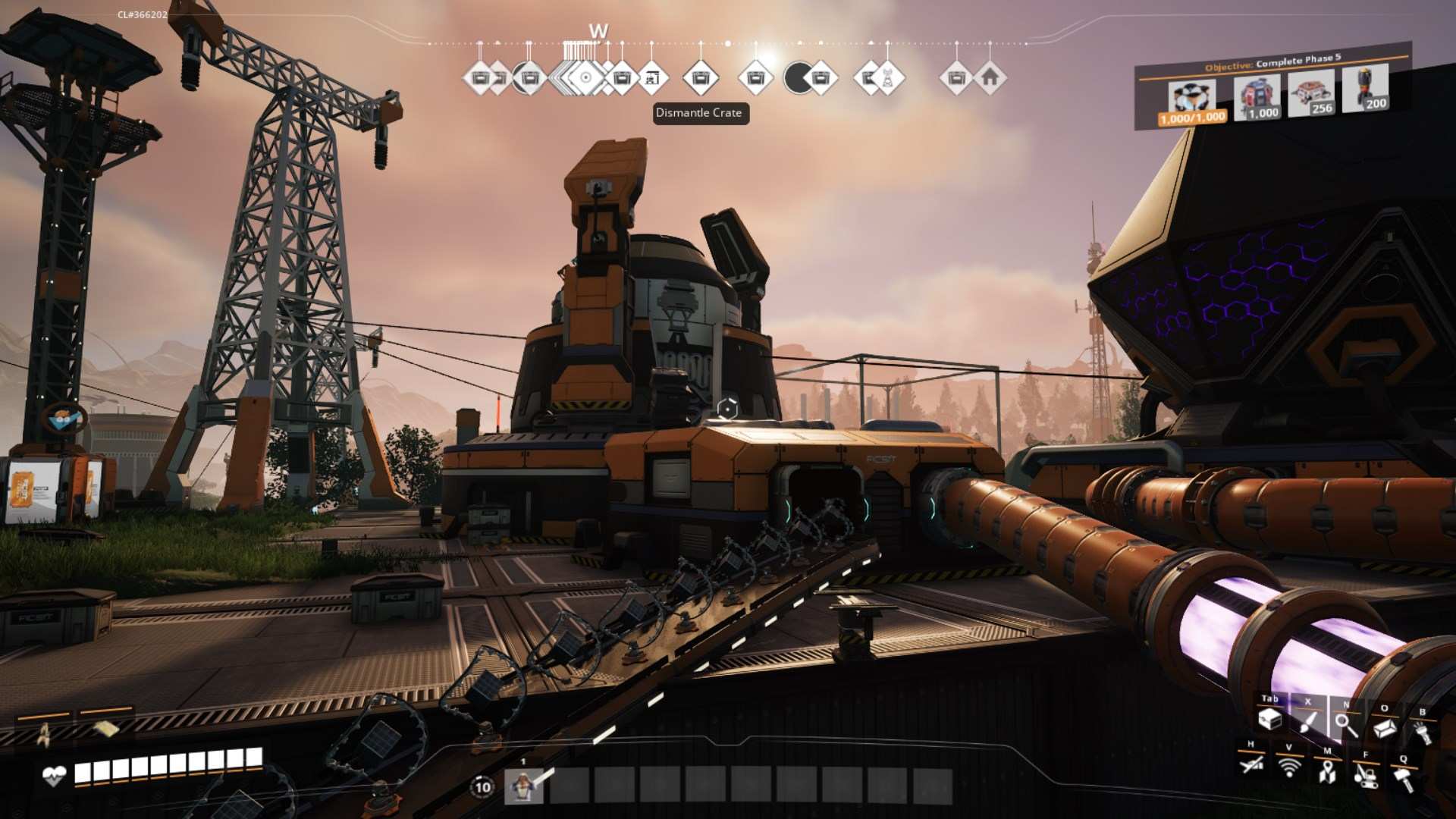Open the magnifying glass search icon
1456x819 pixels.
click(x=1346, y=725)
